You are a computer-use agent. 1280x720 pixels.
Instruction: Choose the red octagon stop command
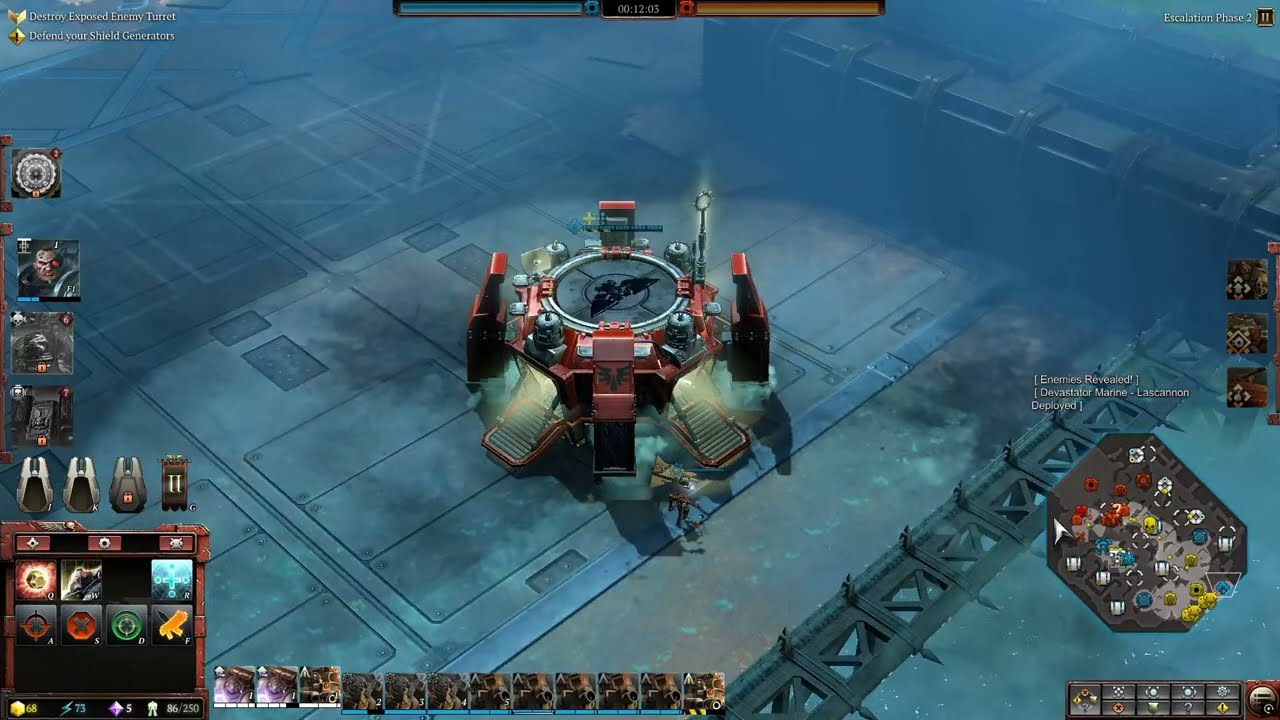pos(80,626)
